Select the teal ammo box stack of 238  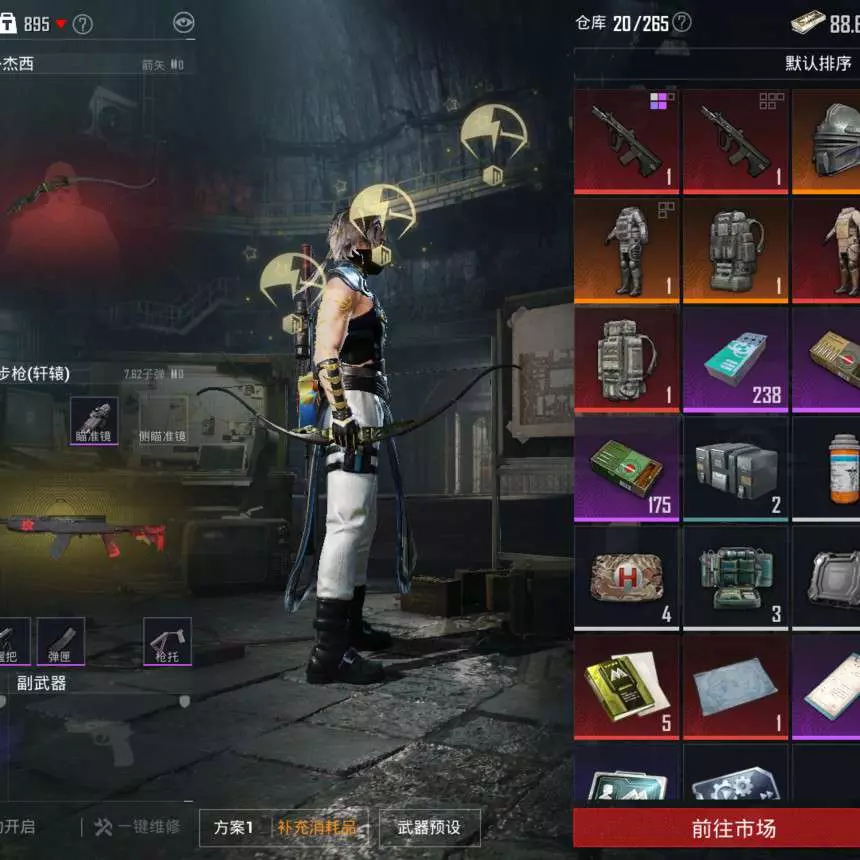[735, 360]
